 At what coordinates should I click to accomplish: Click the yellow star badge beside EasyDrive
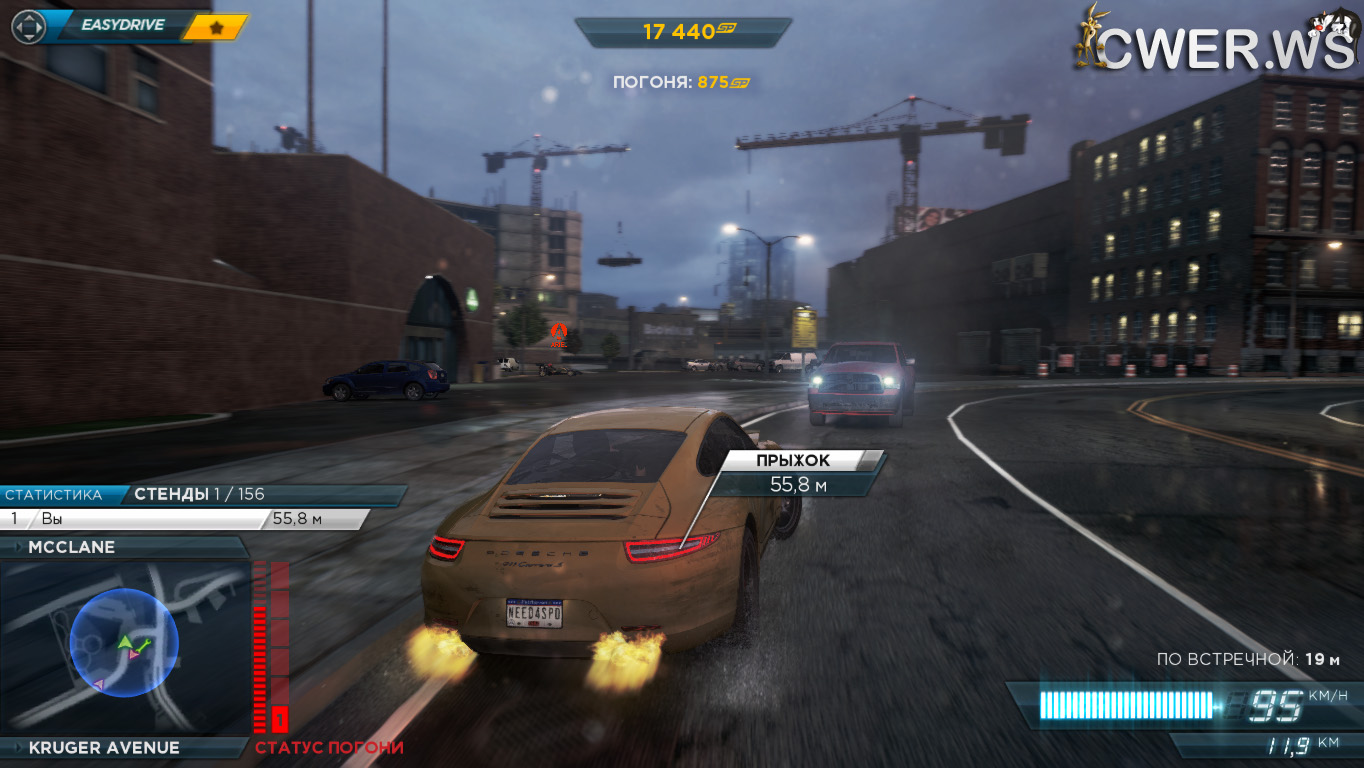[x=216, y=27]
